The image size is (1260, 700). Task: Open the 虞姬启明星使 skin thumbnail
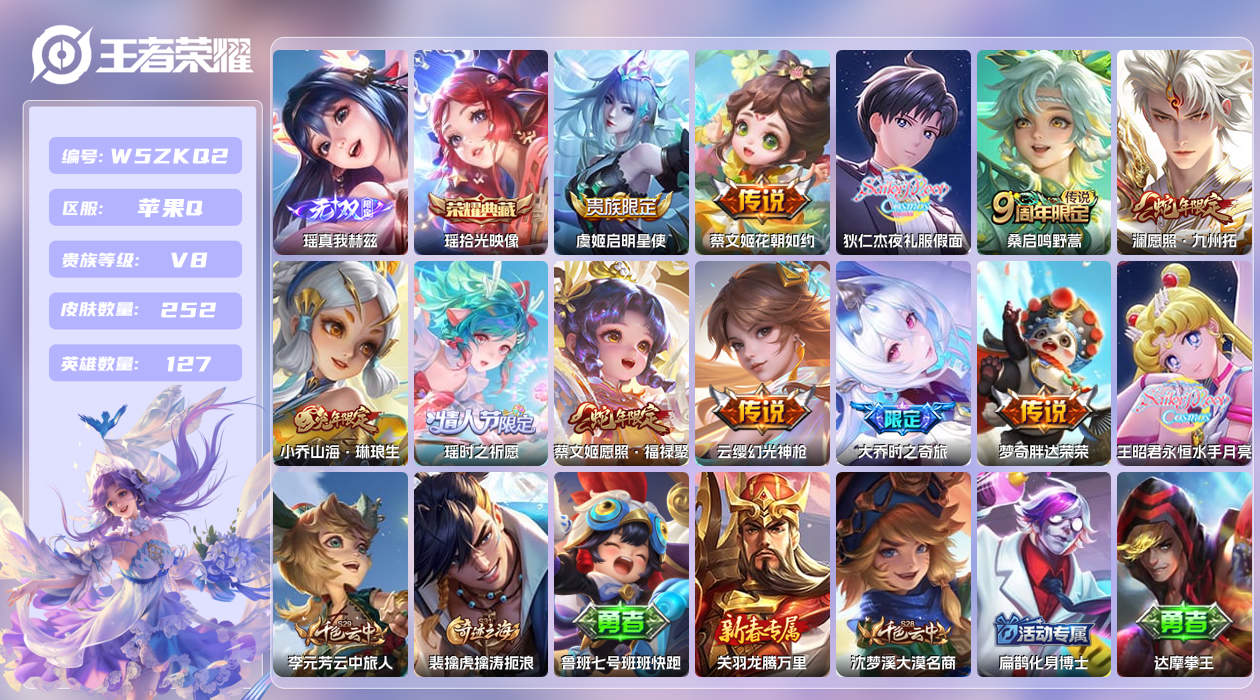[621, 152]
